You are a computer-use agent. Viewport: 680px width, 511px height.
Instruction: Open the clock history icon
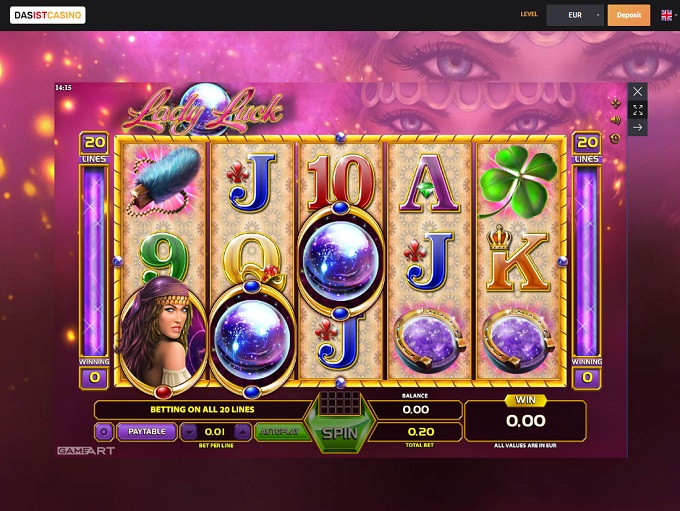(615, 138)
